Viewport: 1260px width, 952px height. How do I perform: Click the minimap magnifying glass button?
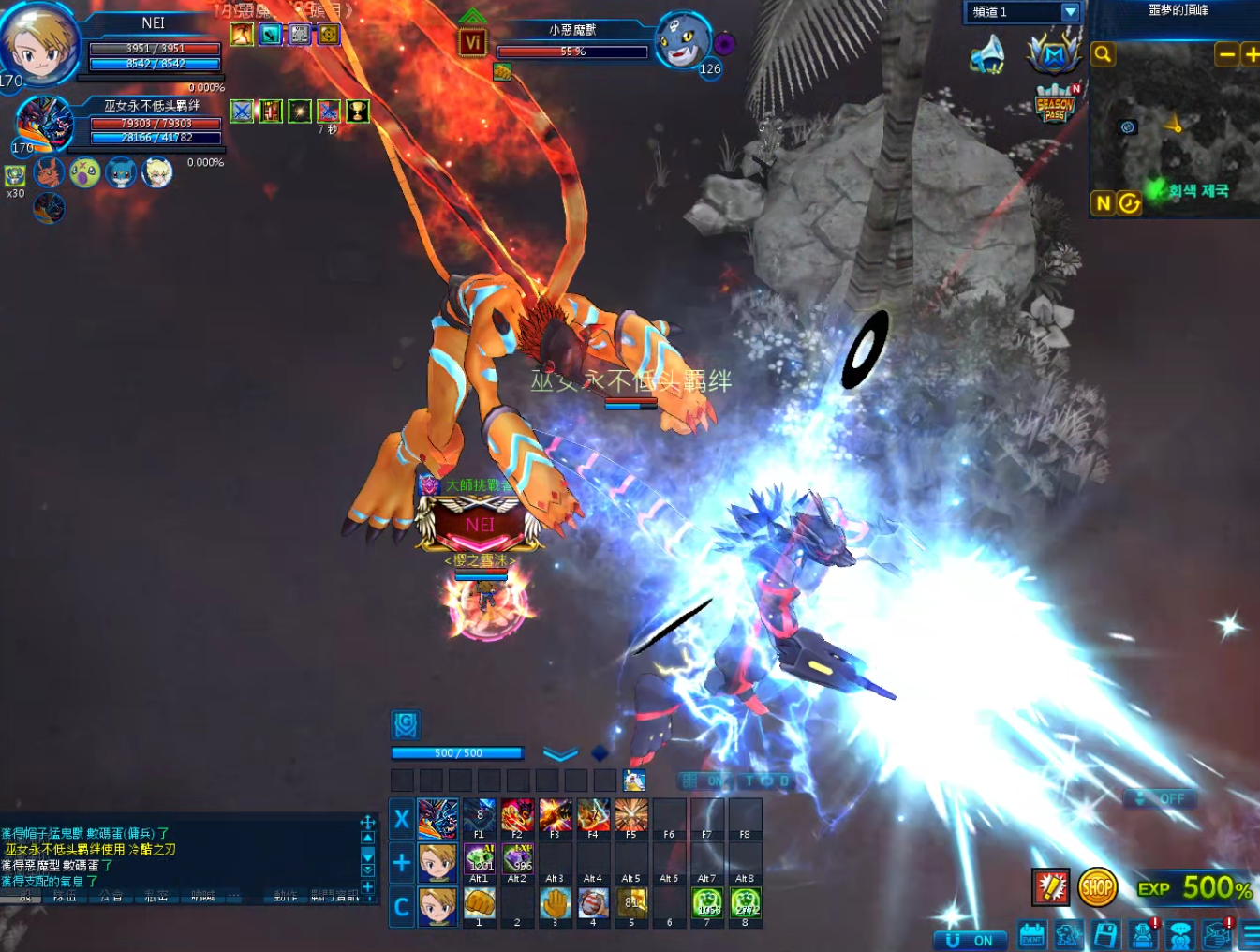tap(1104, 54)
